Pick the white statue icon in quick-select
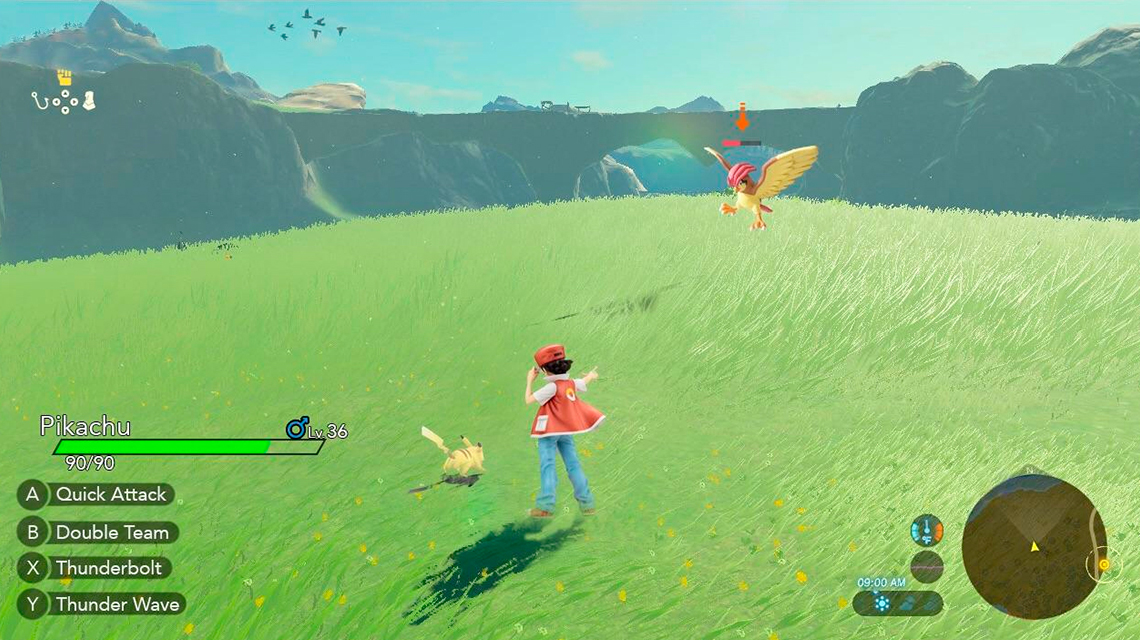This screenshot has height=640, width=1140. click(89, 100)
